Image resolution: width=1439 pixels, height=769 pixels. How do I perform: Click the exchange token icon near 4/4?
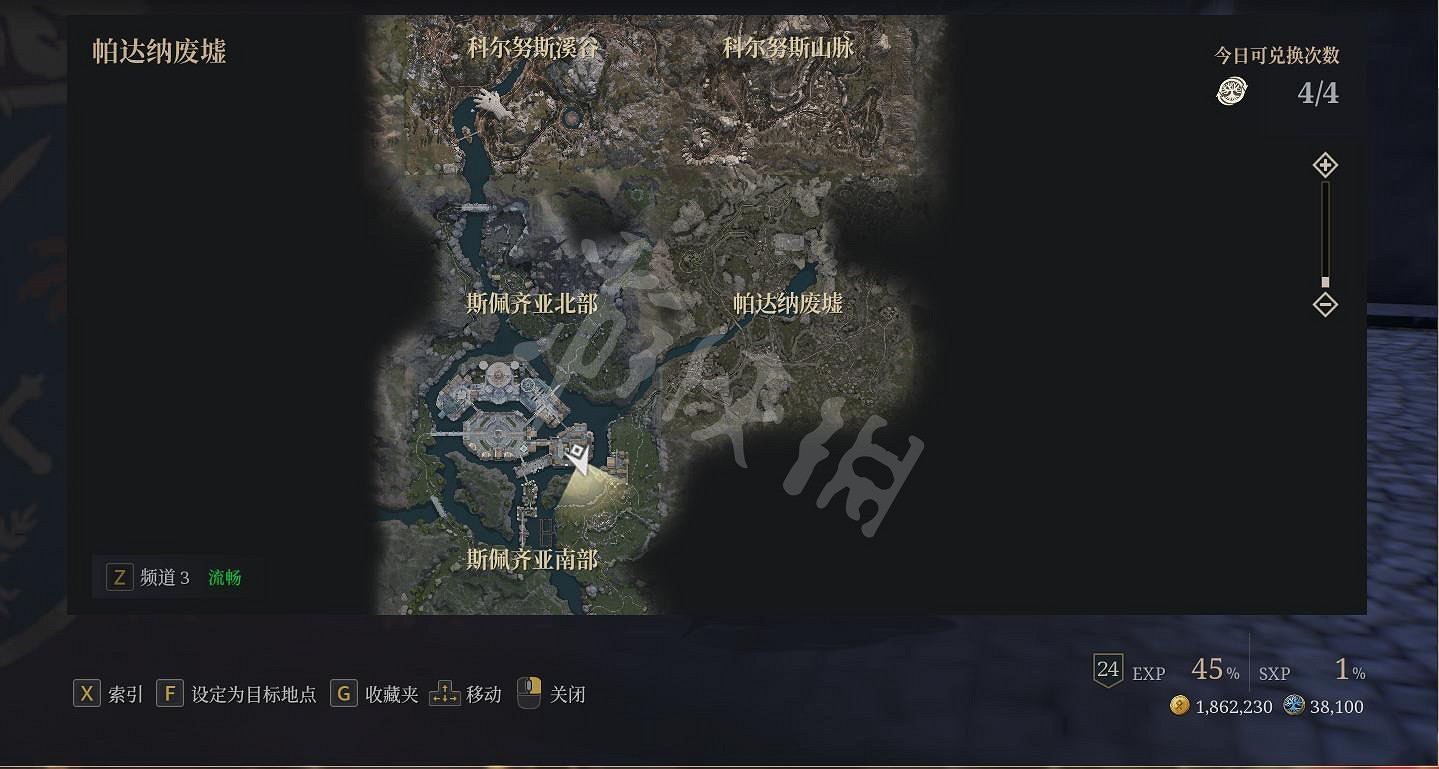tap(1231, 92)
